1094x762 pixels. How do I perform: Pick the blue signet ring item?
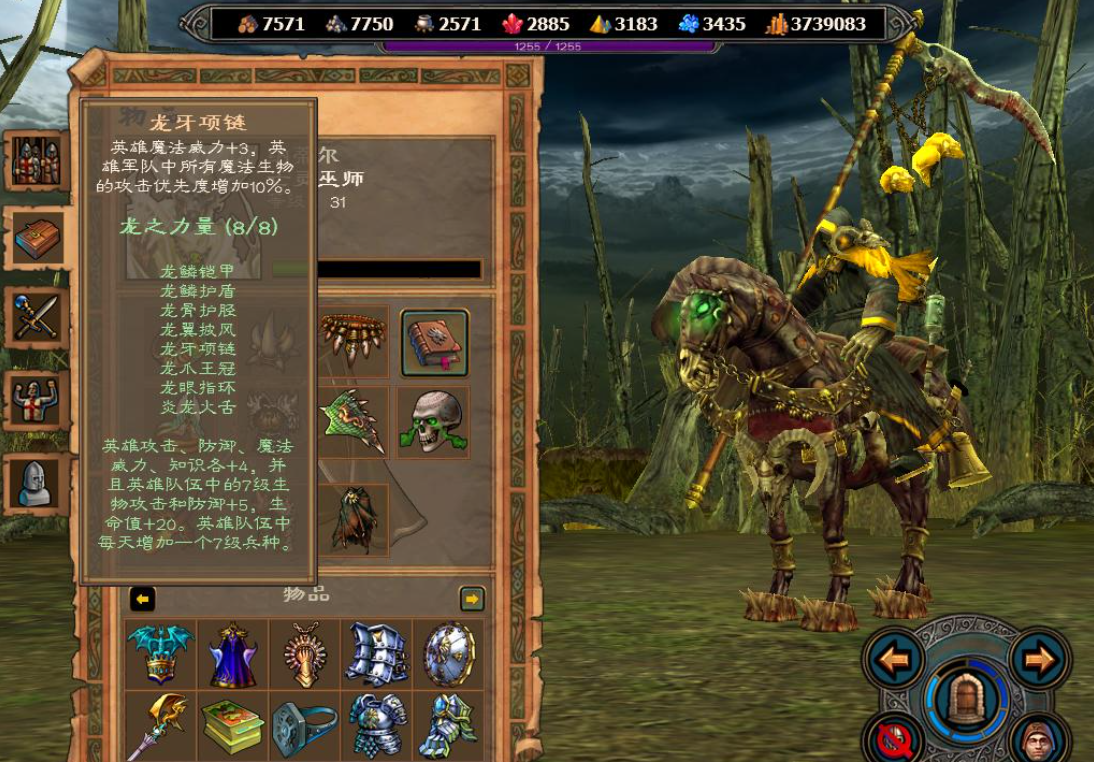pyautogui.click(x=305, y=725)
